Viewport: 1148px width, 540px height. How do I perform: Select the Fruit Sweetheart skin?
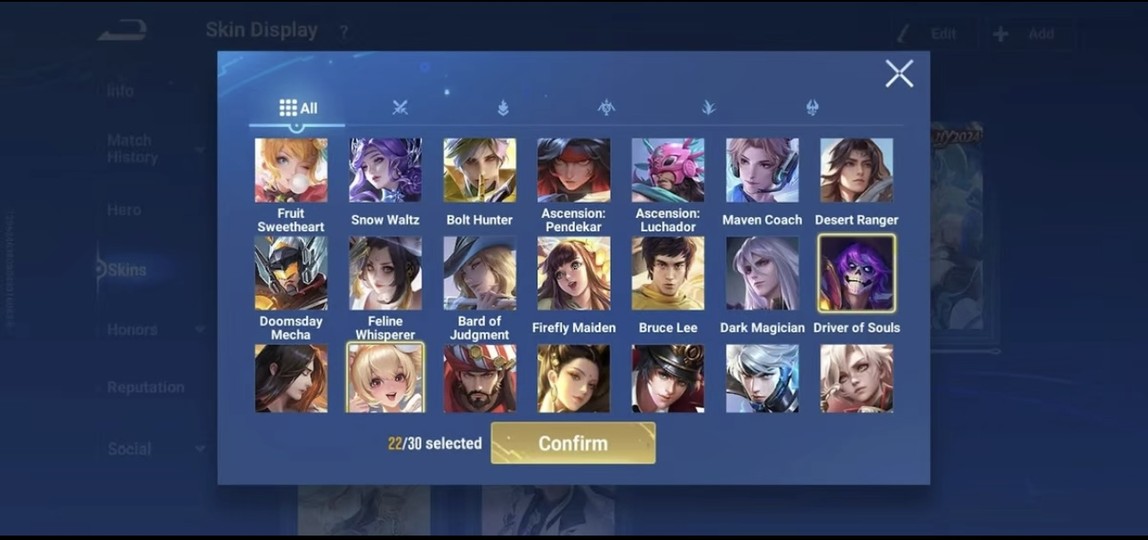pyautogui.click(x=291, y=171)
